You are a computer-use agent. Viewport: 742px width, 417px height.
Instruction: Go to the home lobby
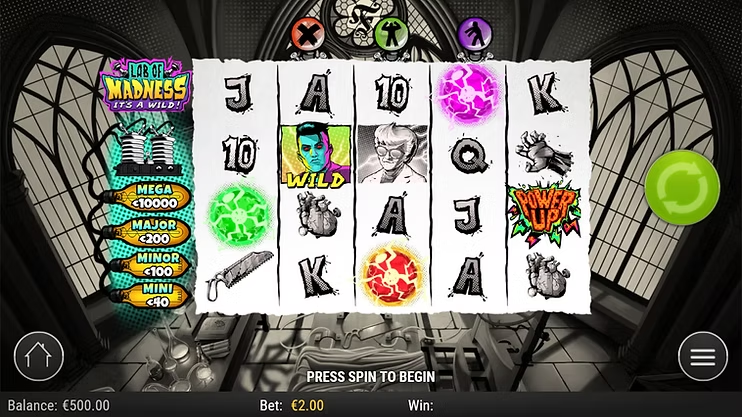pos(39,356)
